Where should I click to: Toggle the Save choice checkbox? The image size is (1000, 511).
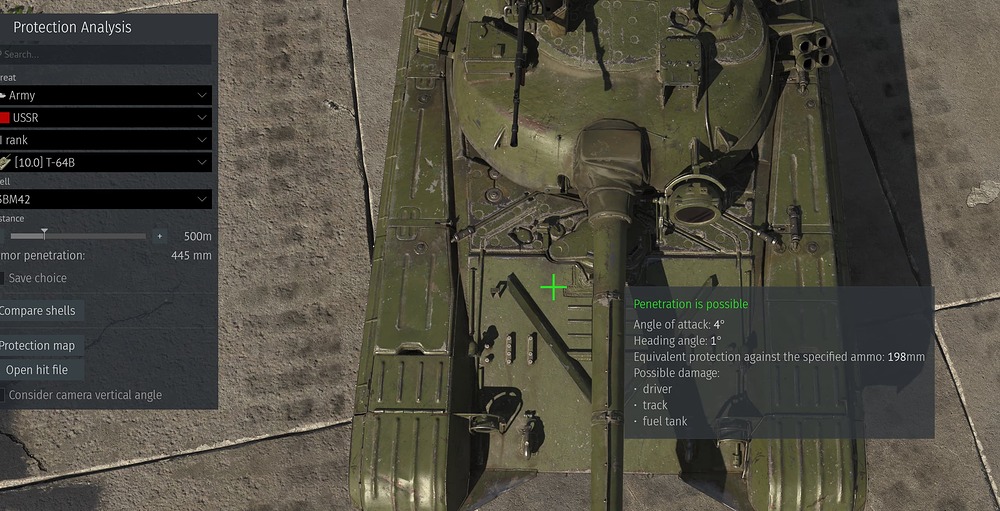click(x=2, y=278)
